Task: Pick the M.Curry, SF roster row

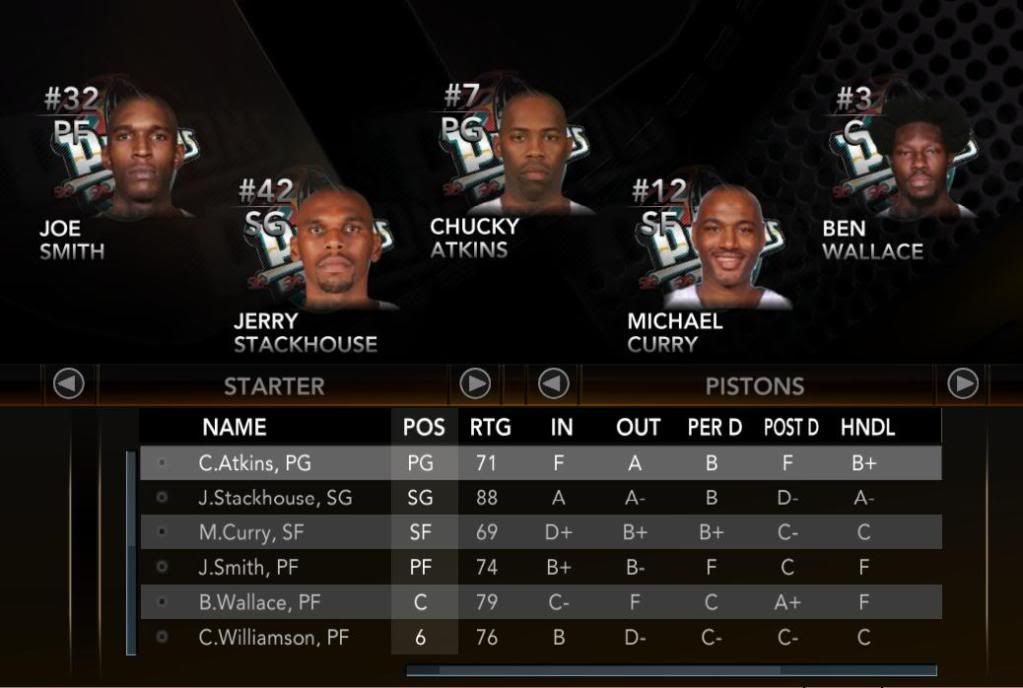Action: coord(540,533)
